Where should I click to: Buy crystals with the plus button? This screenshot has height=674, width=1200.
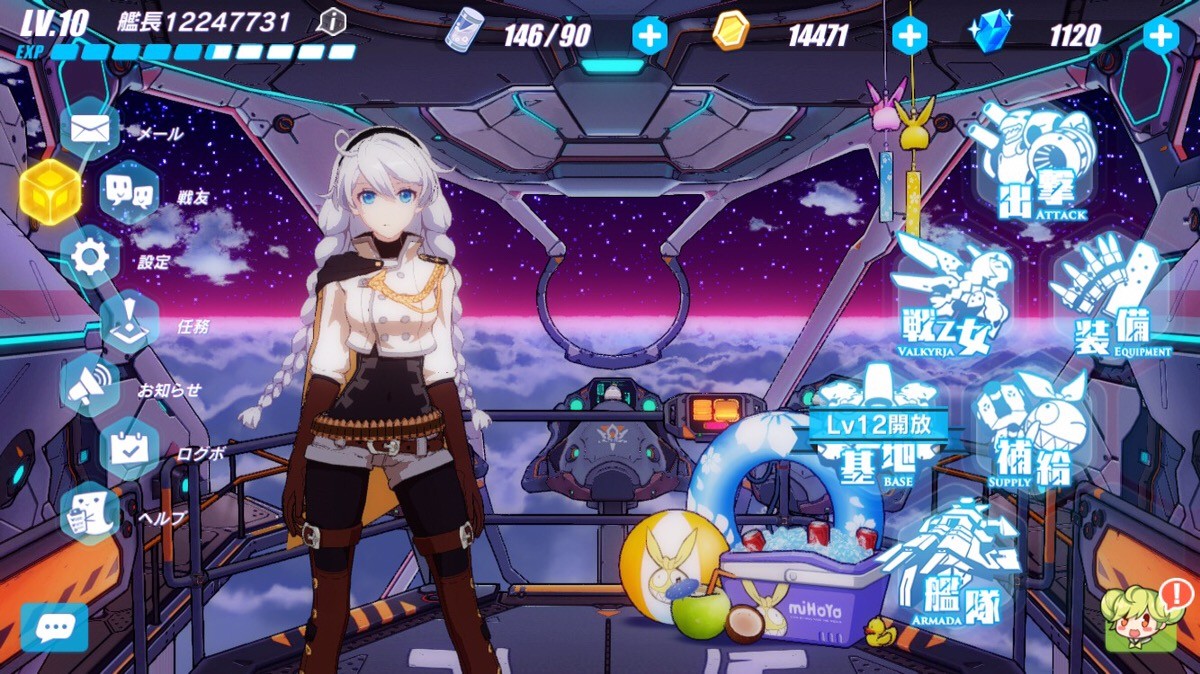point(1160,36)
